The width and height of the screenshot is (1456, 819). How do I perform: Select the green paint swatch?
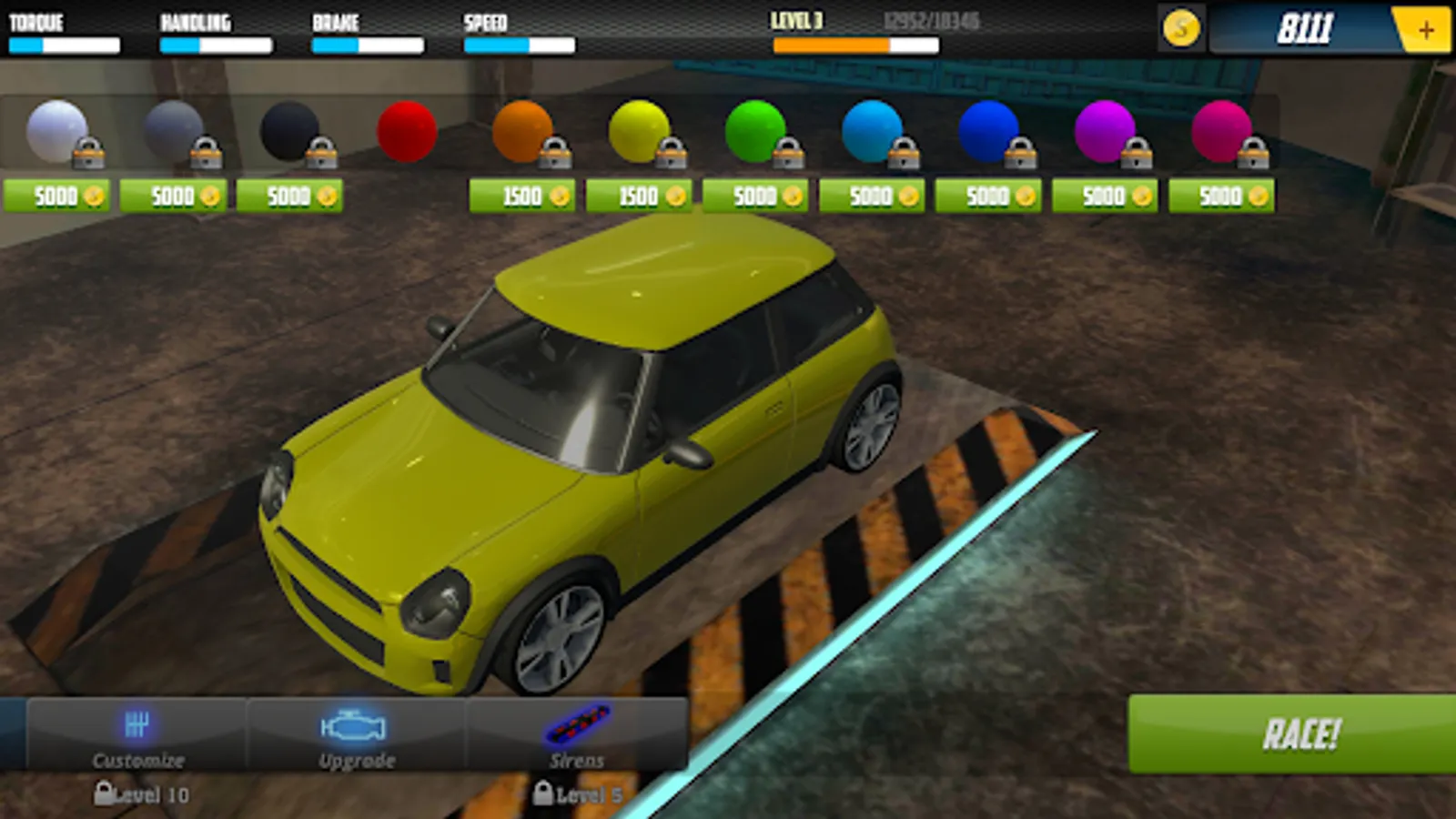pos(755,132)
